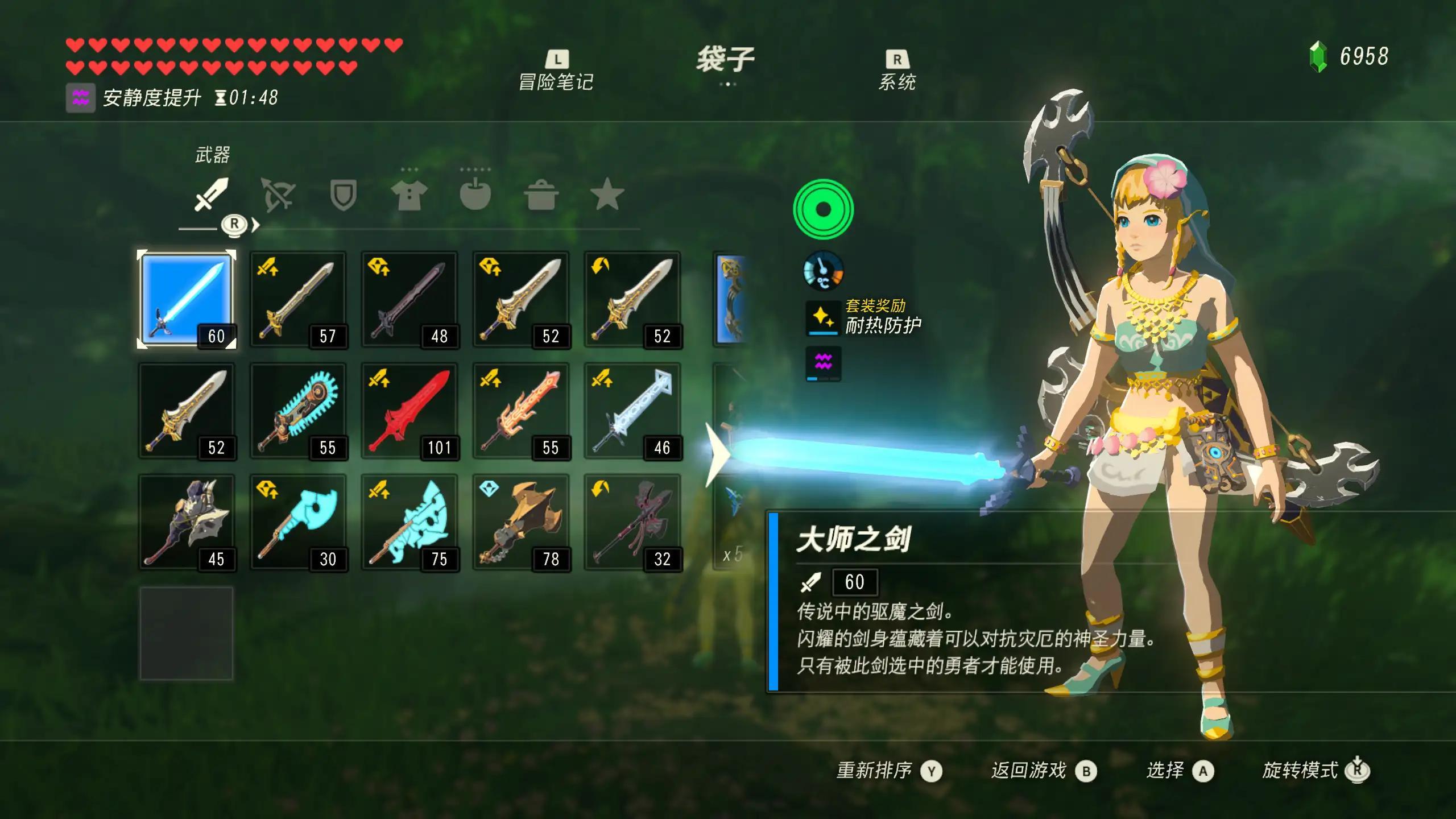Screen dimensions: 1456x819
Task: Select the bone club with 45 attack
Action: (x=187, y=522)
